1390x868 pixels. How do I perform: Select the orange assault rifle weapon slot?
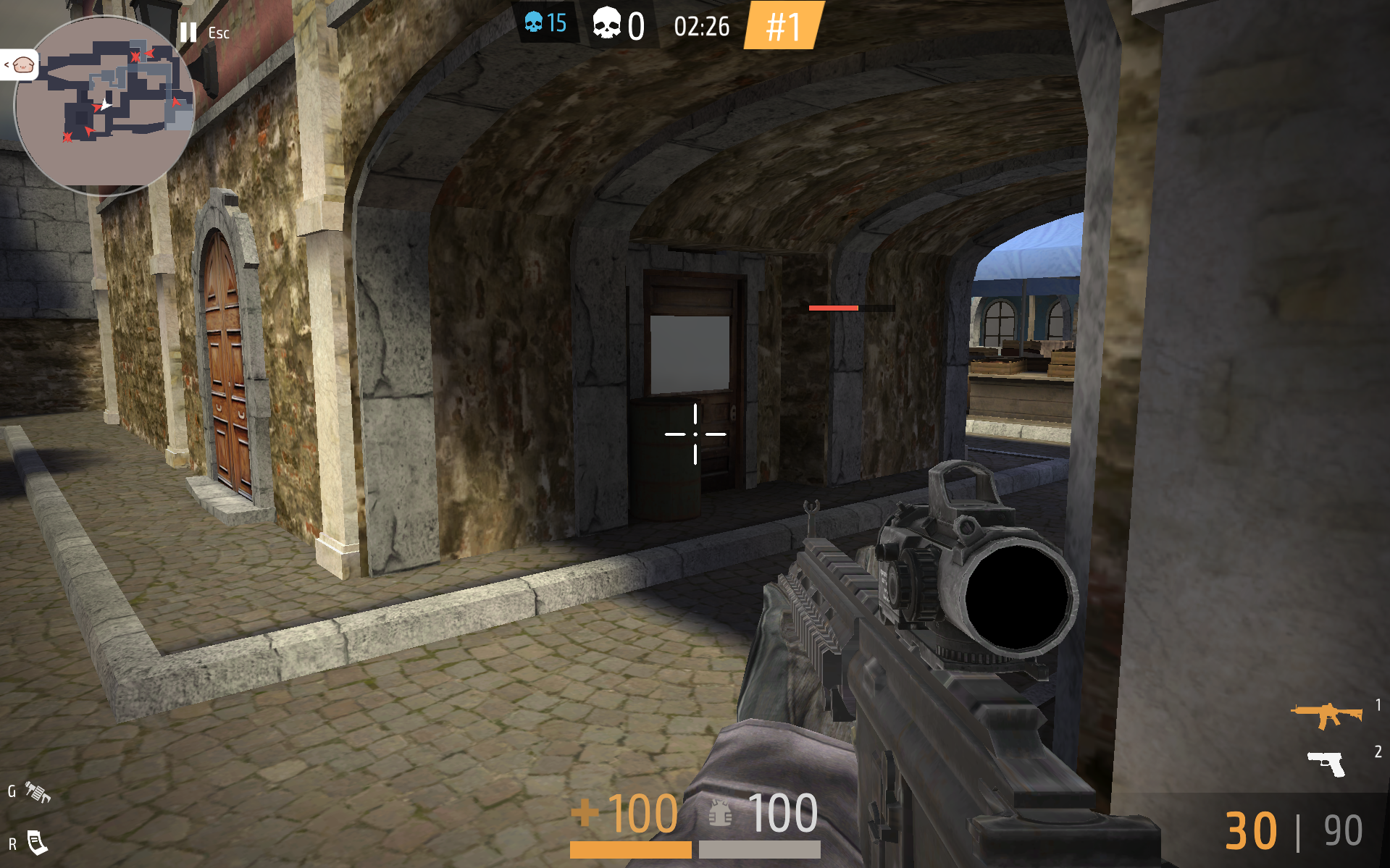(1326, 715)
